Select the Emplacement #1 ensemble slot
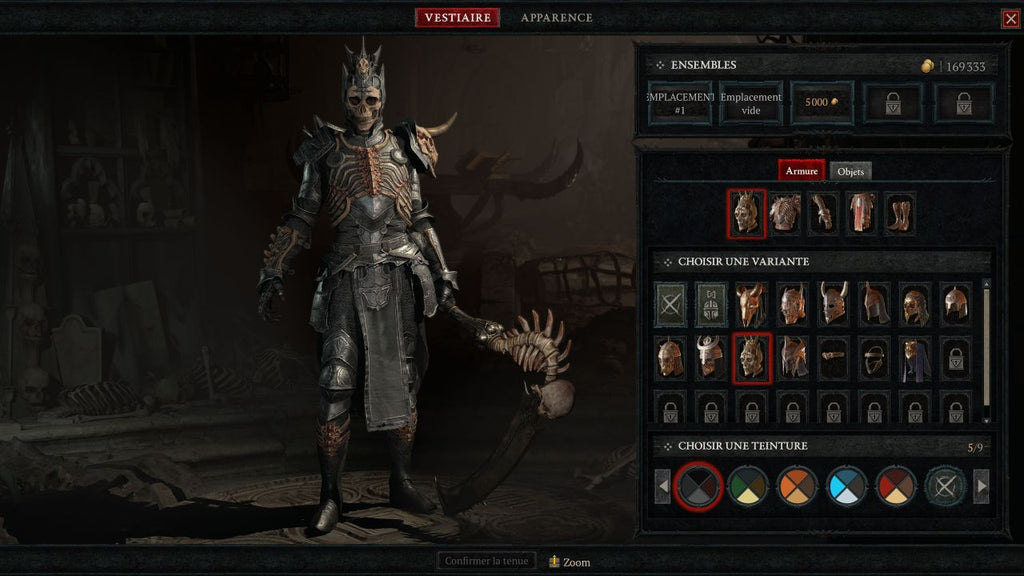This screenshot has width=1024, height=576. [x=680, y=103]
